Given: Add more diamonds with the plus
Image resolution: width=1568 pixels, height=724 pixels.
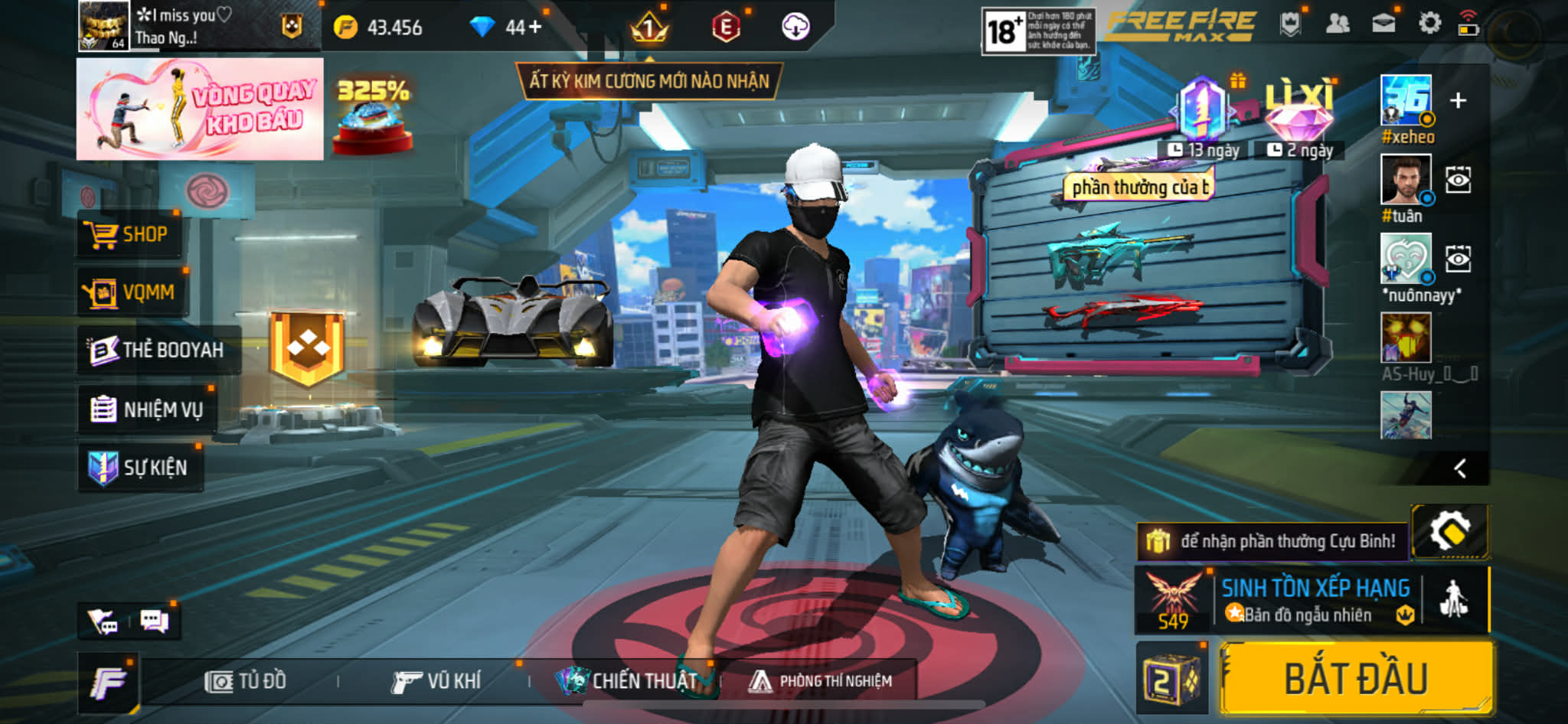Looking at the screenshot, I should [534, 28].
